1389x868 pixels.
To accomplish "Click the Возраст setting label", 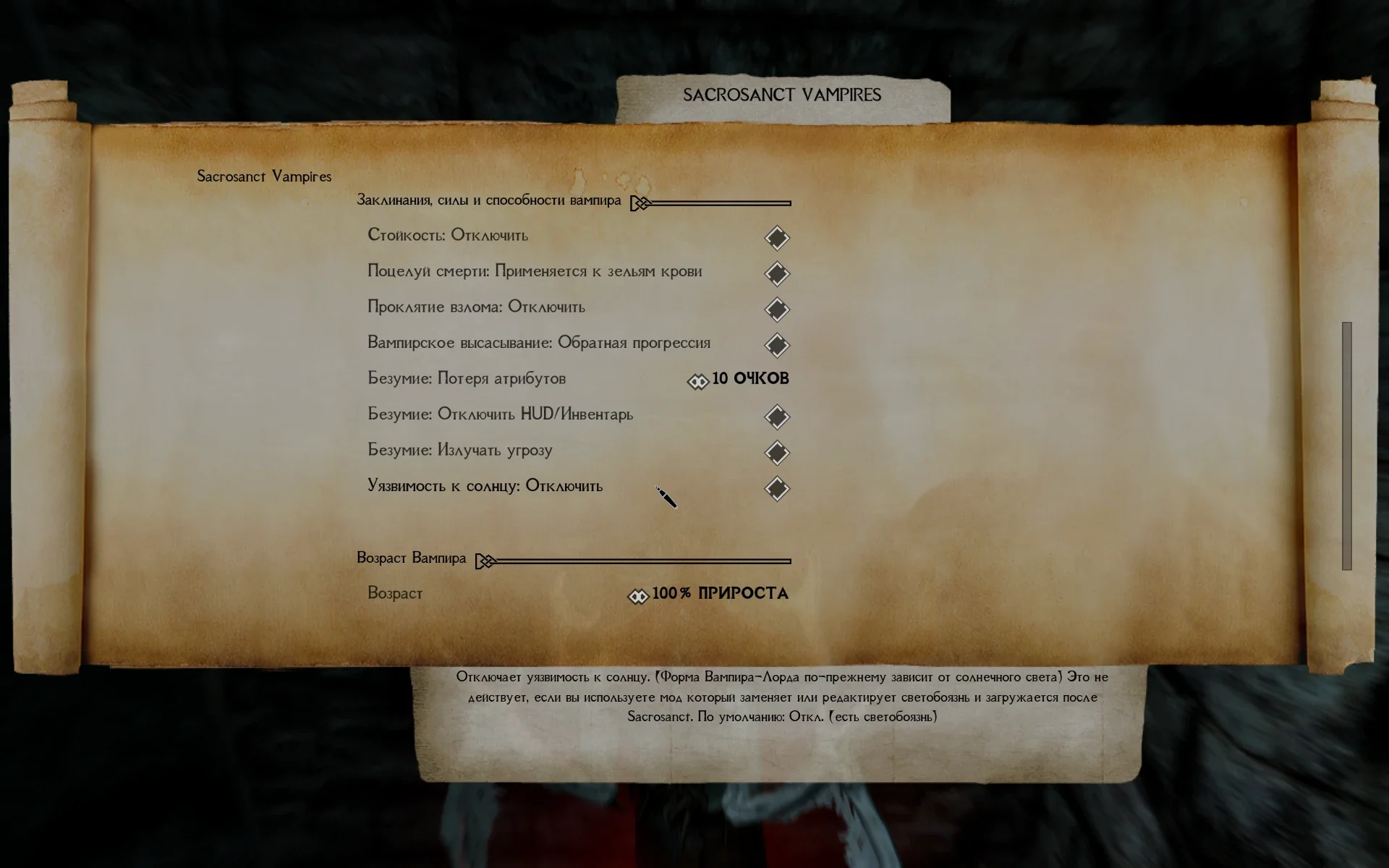I will 395,593.
